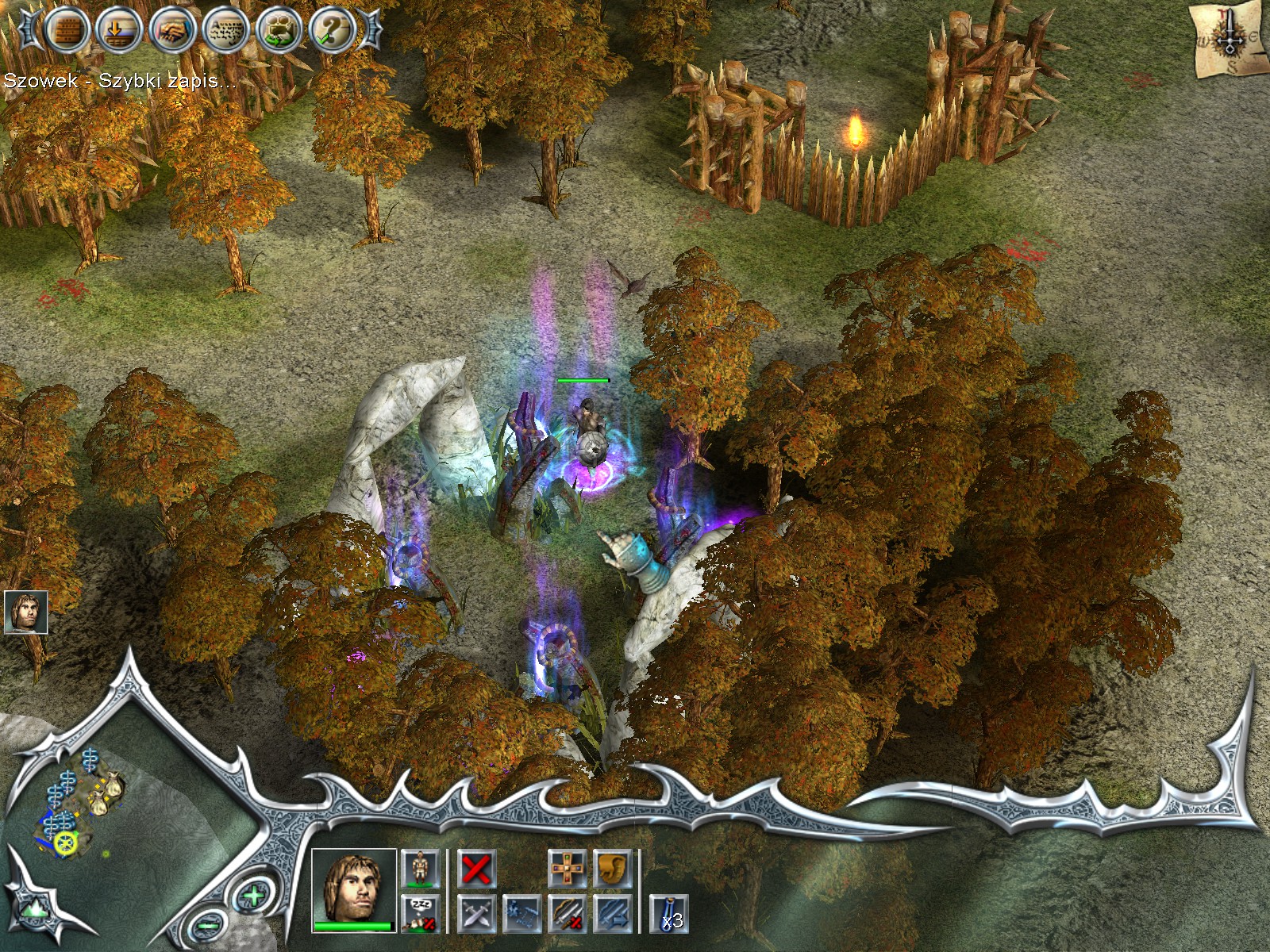Toggle the mountain terrain minimap button
Screen dimensions: 1270x952
click(x=33, y=909)
